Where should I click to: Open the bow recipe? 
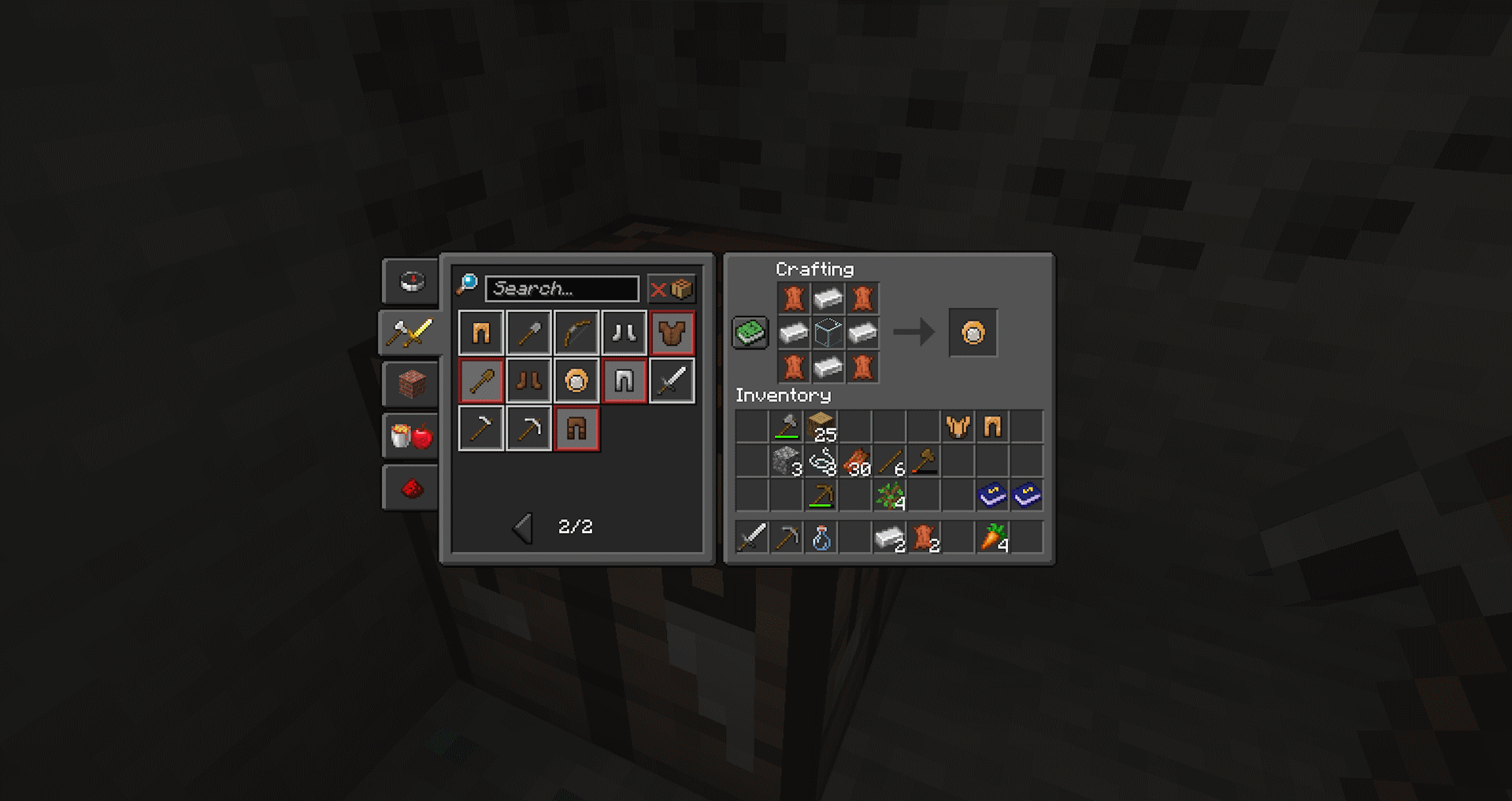tap(576, 332)
